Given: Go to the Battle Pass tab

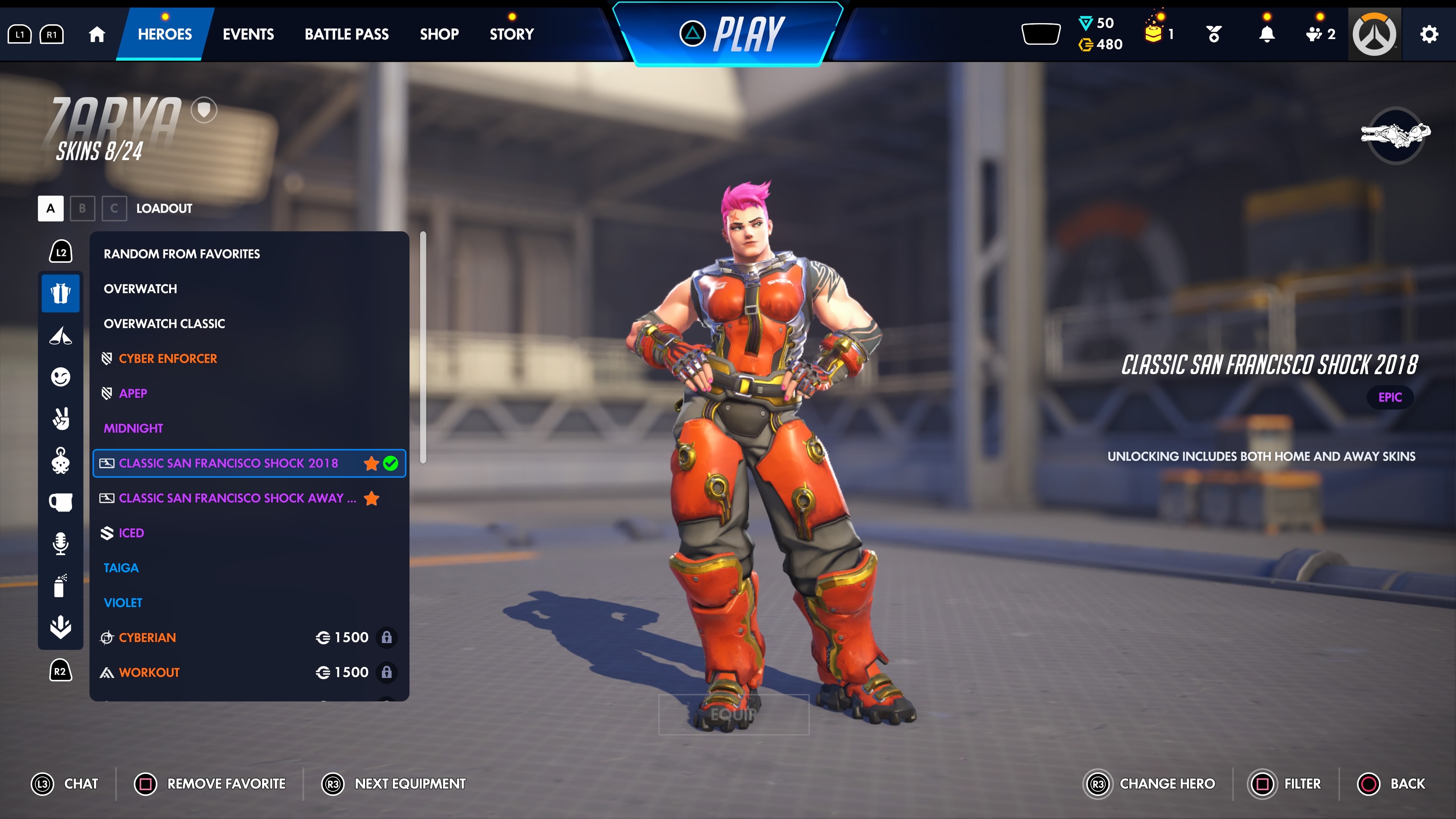Looking at the screenshot, I should [347, 34].
